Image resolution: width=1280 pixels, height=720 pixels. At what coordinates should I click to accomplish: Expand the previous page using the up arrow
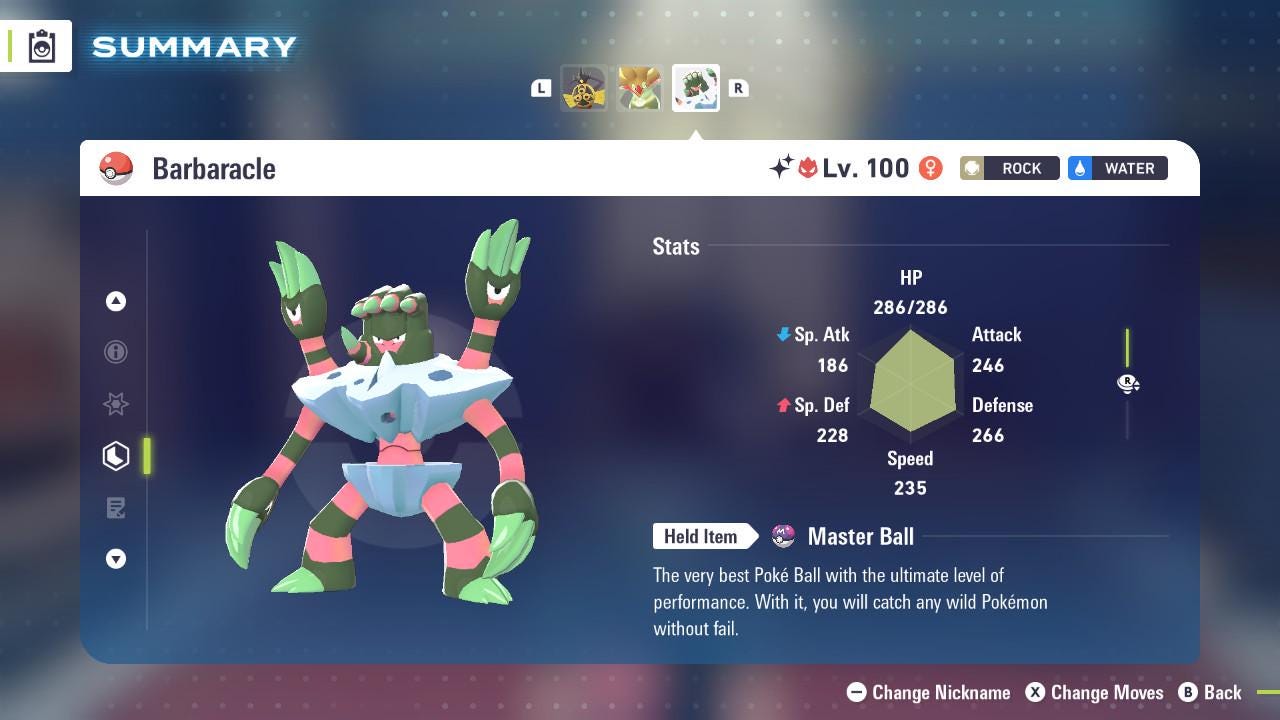click(116, 301)
